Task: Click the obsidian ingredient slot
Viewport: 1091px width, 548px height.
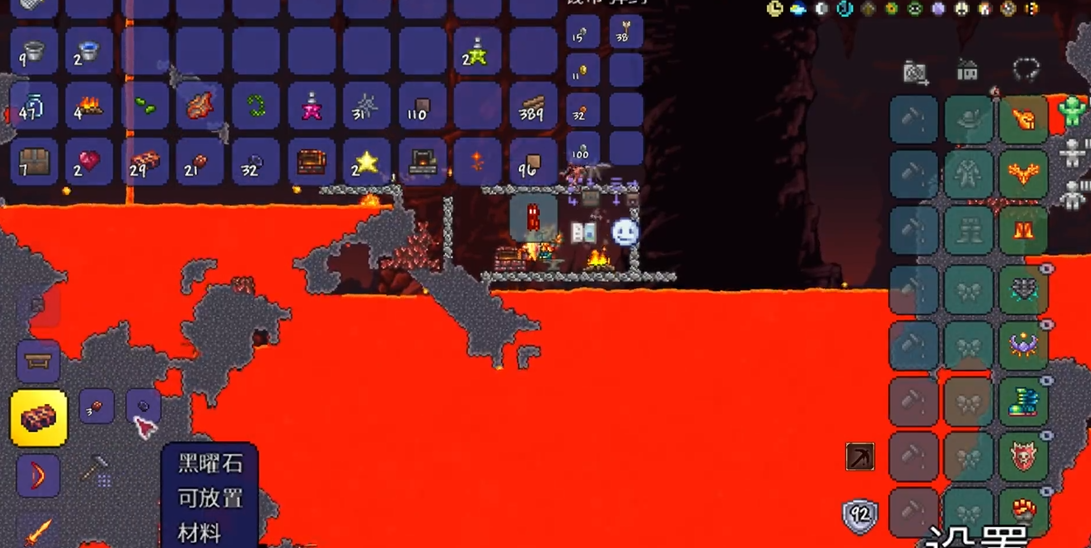Action: pyautogui.click(x=144, y=406)
